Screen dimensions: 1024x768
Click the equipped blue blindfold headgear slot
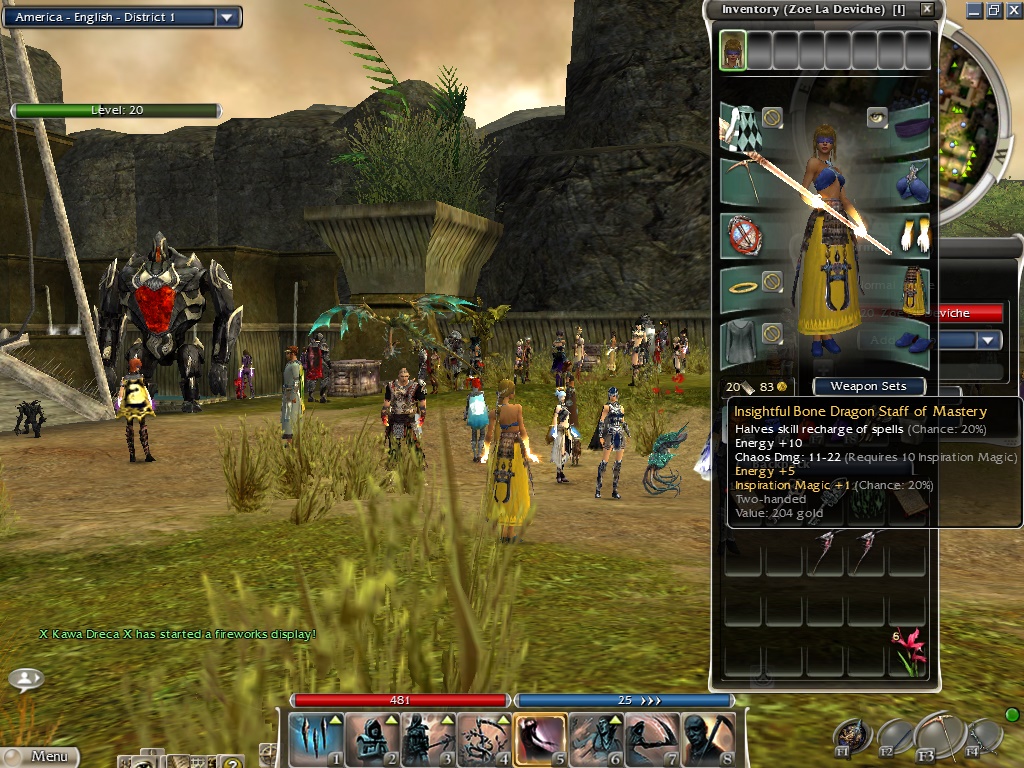910,125
